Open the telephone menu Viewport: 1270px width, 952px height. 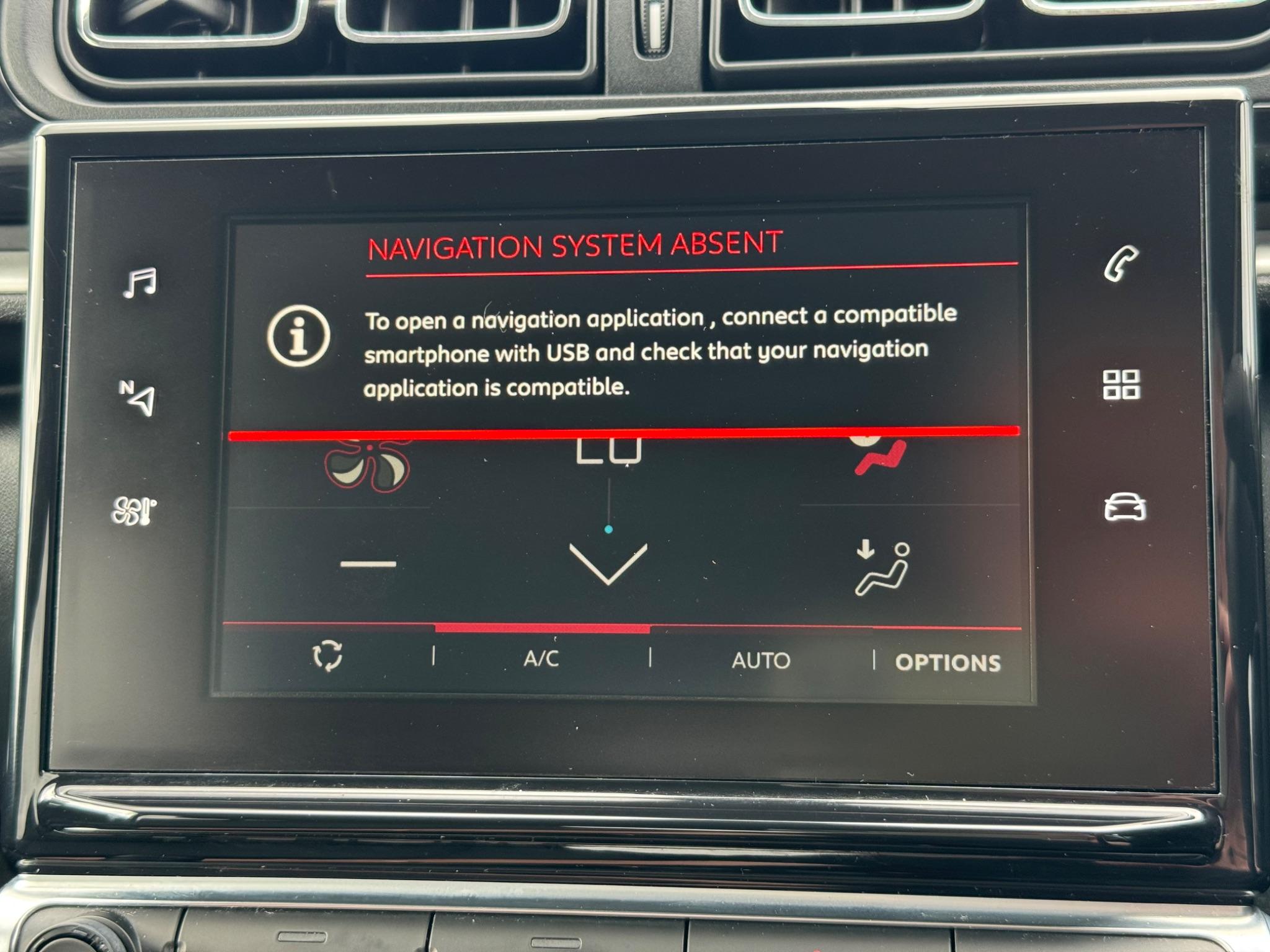[x=1121, y=264]
